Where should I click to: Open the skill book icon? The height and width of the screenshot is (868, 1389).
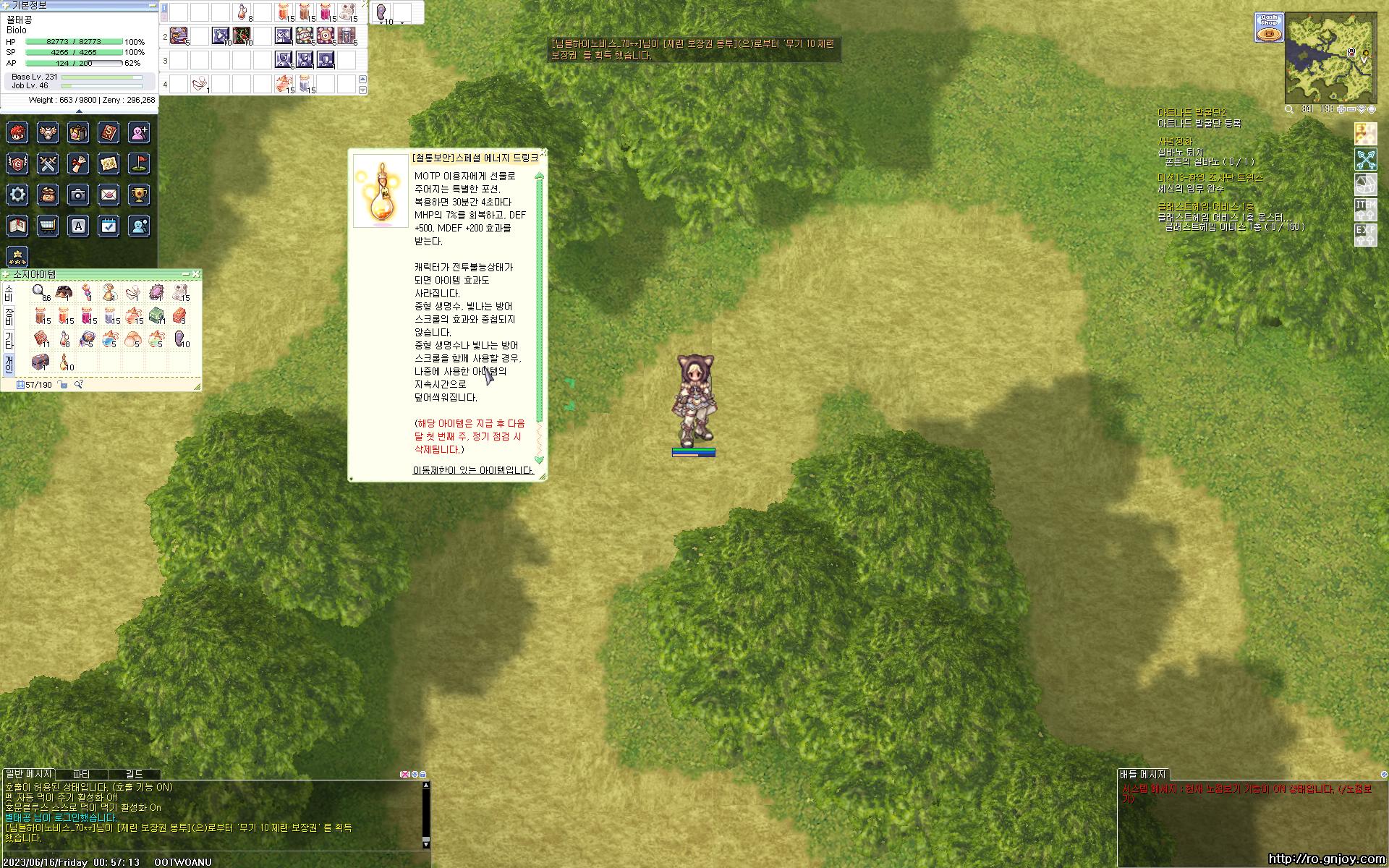point(109,133)
